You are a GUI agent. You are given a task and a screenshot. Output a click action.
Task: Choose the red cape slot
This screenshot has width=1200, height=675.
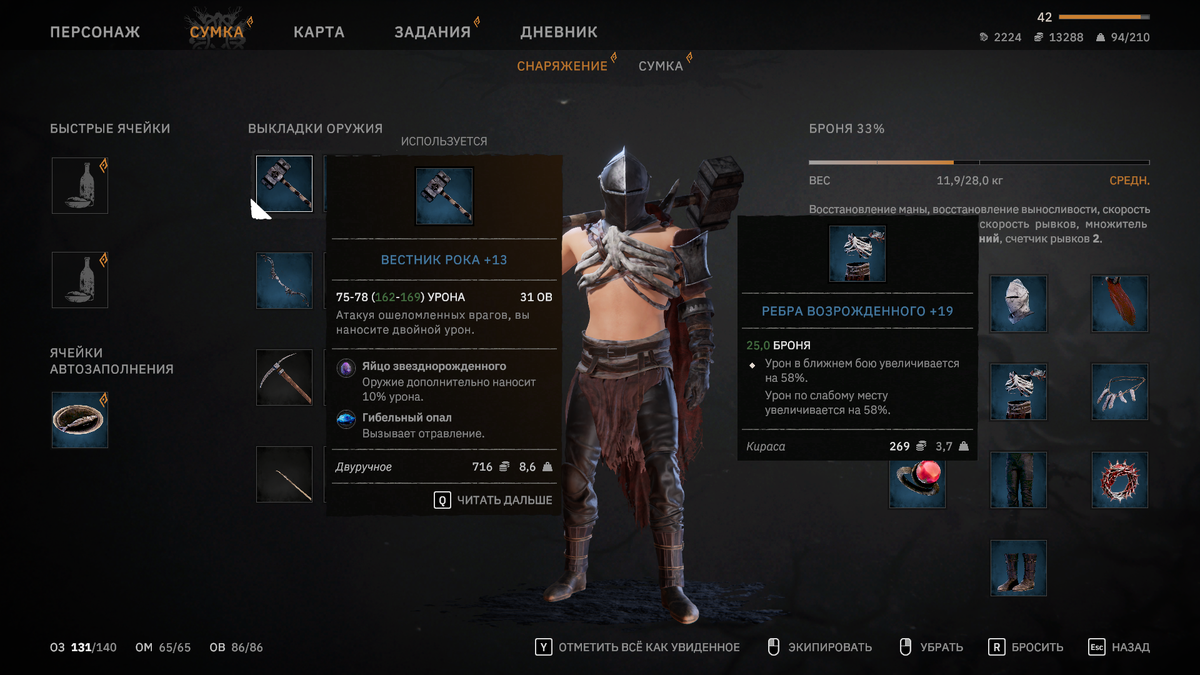coord(1120,304)
